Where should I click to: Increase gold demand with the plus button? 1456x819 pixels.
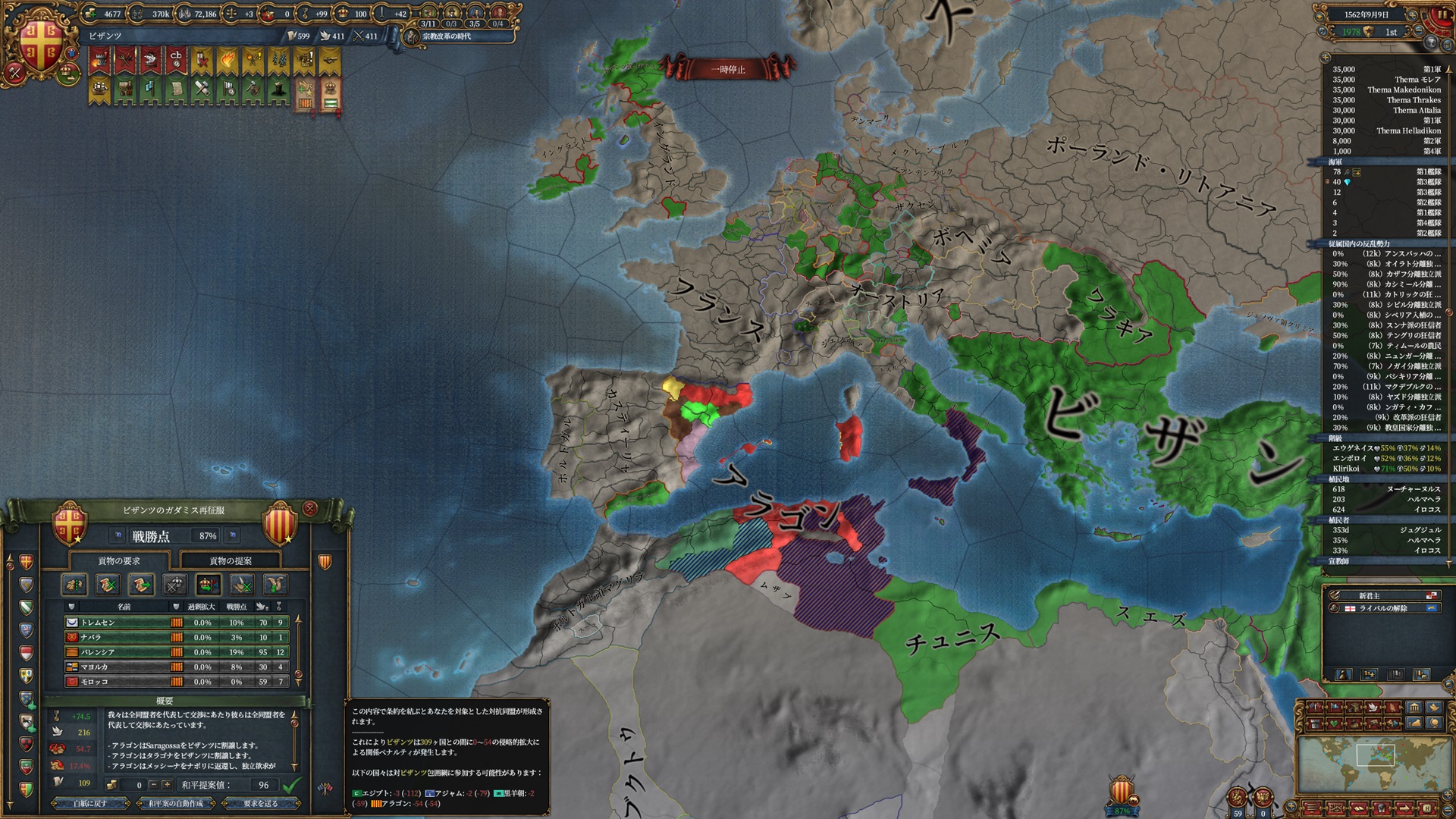tap(166, 785)
